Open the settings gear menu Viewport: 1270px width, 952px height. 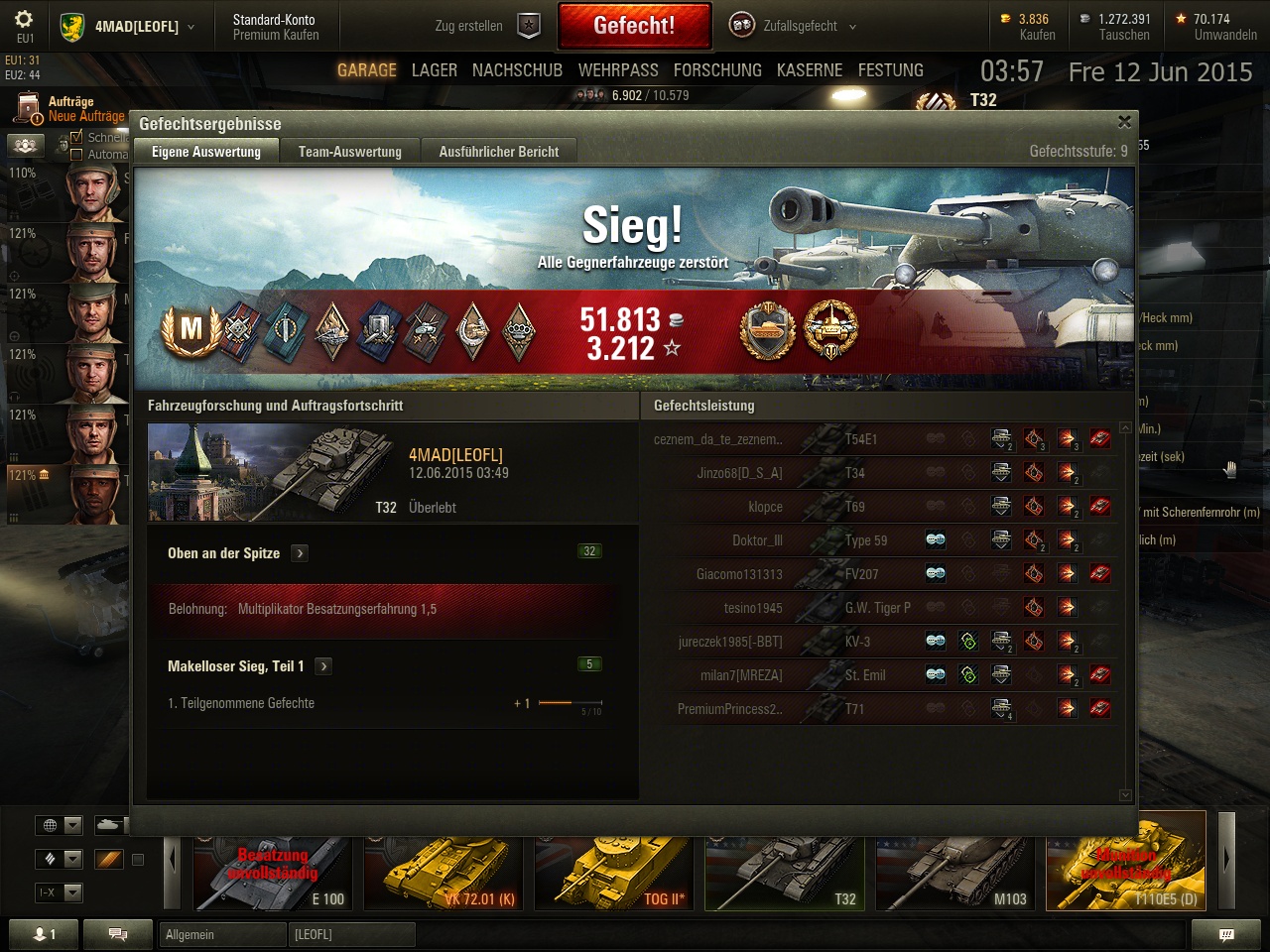[24, 21]
